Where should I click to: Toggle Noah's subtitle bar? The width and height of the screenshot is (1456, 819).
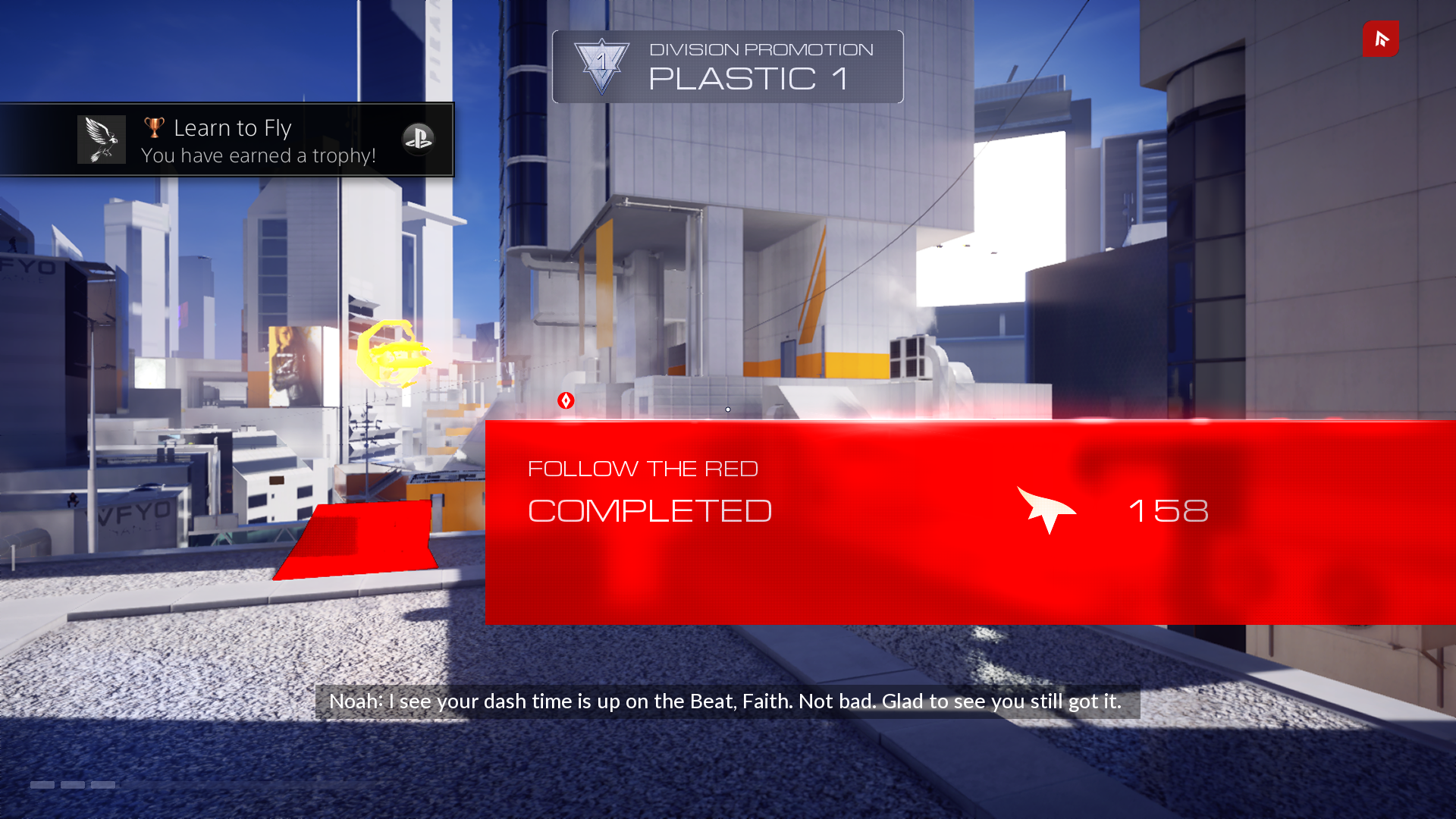(x=727, y=701)
